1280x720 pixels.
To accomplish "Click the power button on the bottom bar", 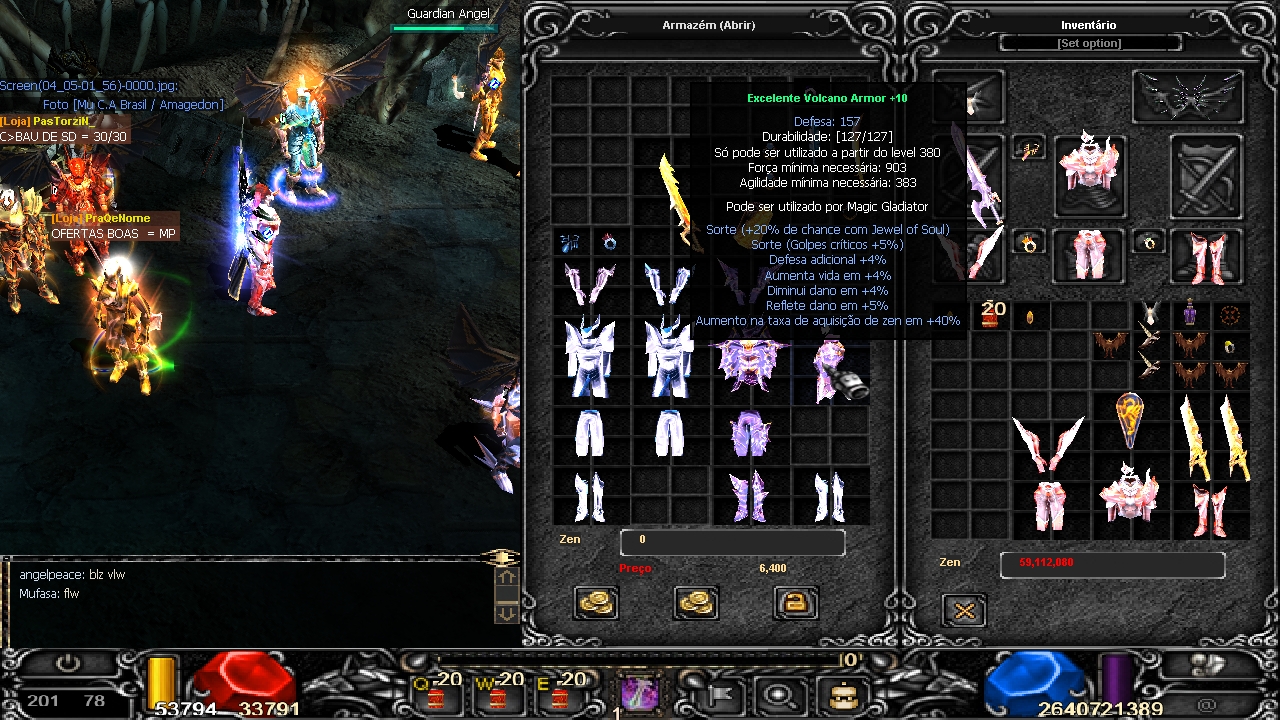I will point(69,663).
